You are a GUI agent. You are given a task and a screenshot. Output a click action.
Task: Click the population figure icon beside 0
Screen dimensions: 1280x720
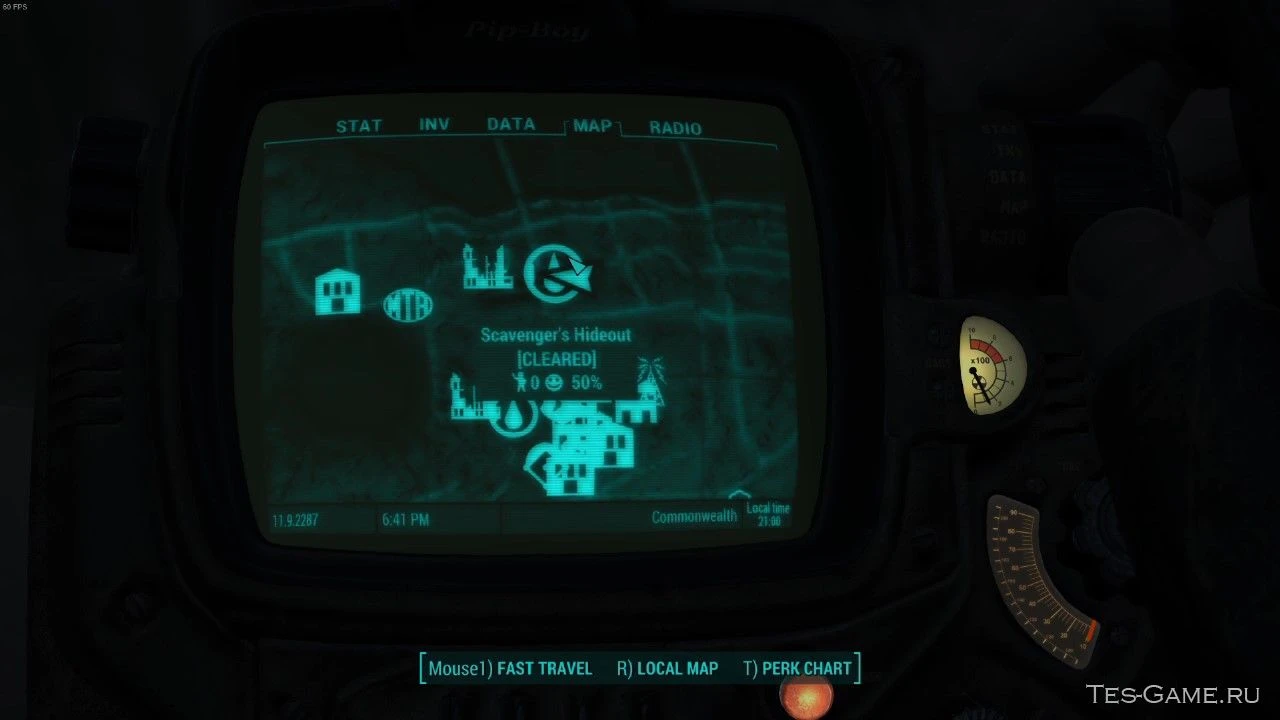coord(522,381)
